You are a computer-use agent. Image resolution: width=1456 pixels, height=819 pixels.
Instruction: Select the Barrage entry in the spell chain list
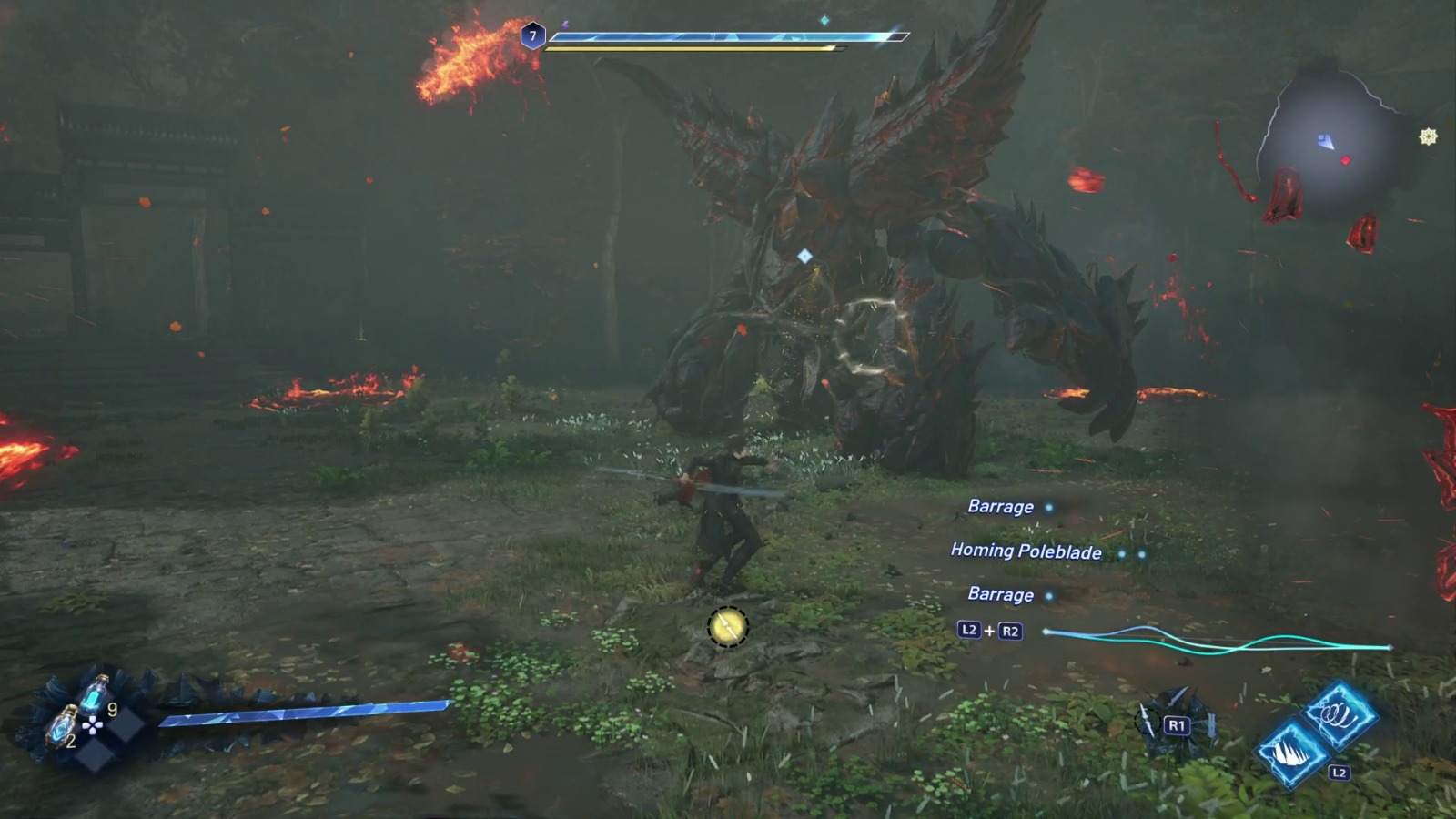tap(1001, 507)
